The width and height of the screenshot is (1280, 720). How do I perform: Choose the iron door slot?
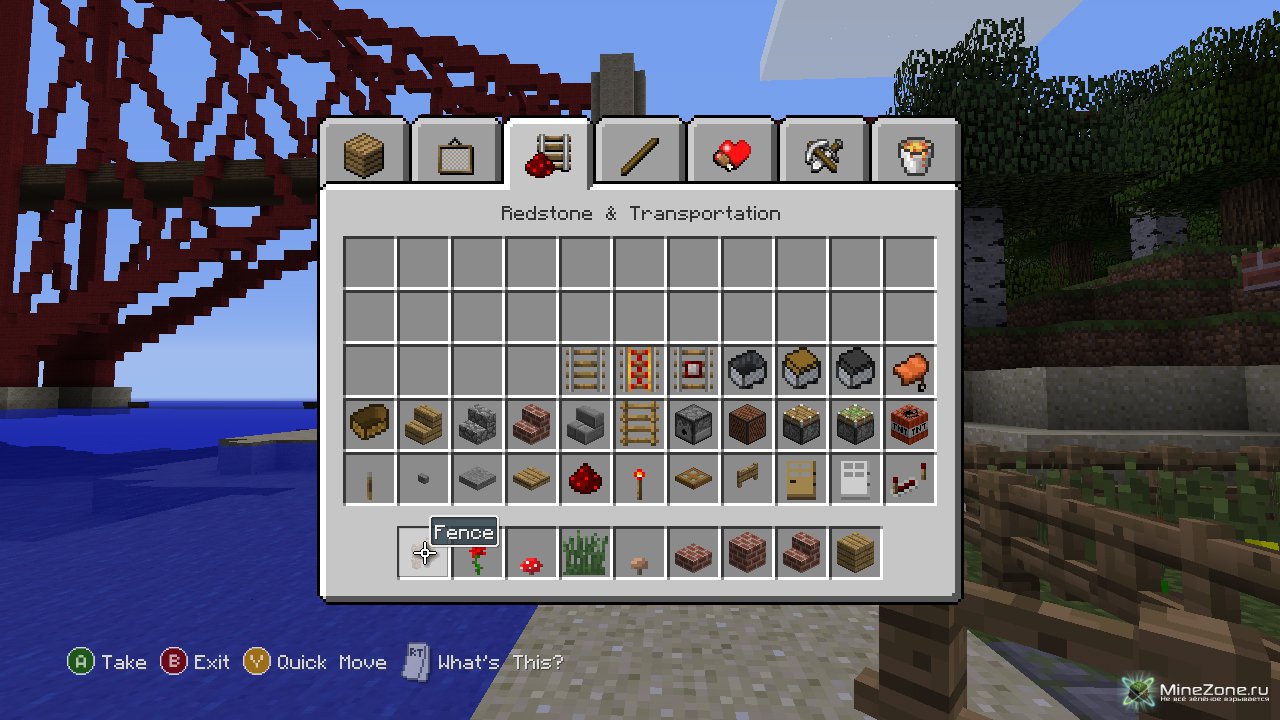856,479
